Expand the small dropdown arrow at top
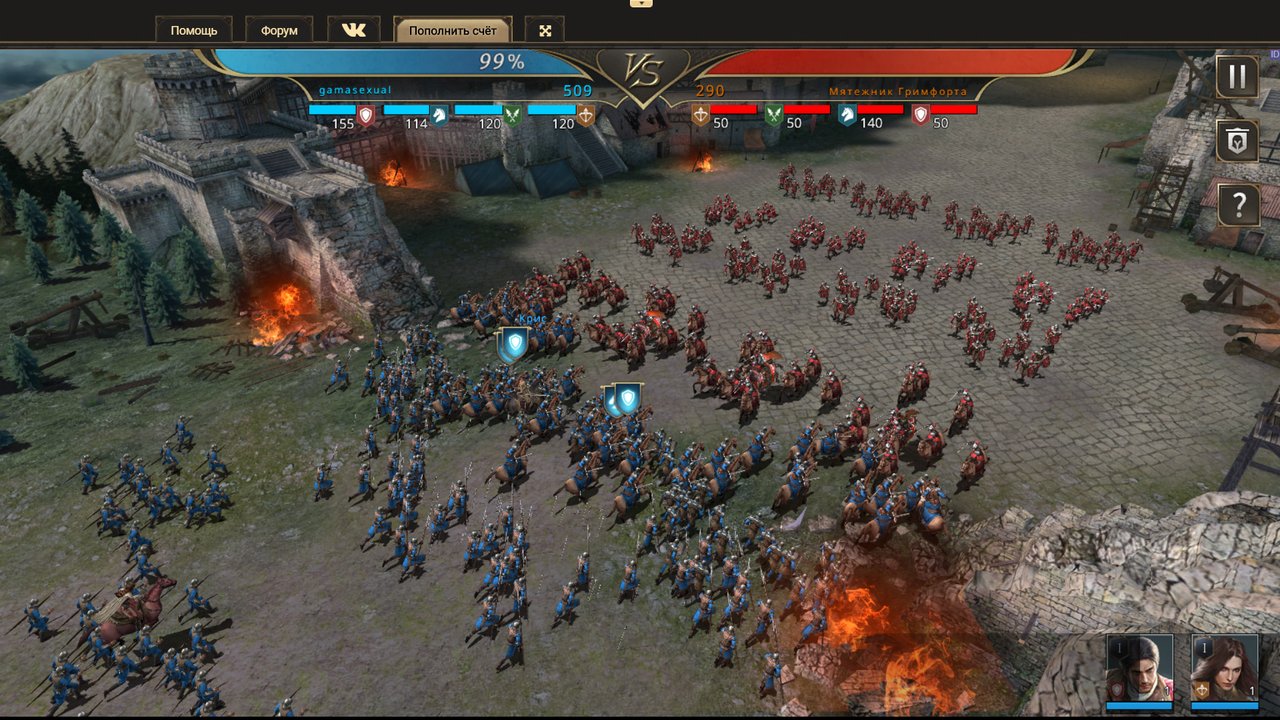The width and height of the screenshot is (1280, 720). click(641, 3)
